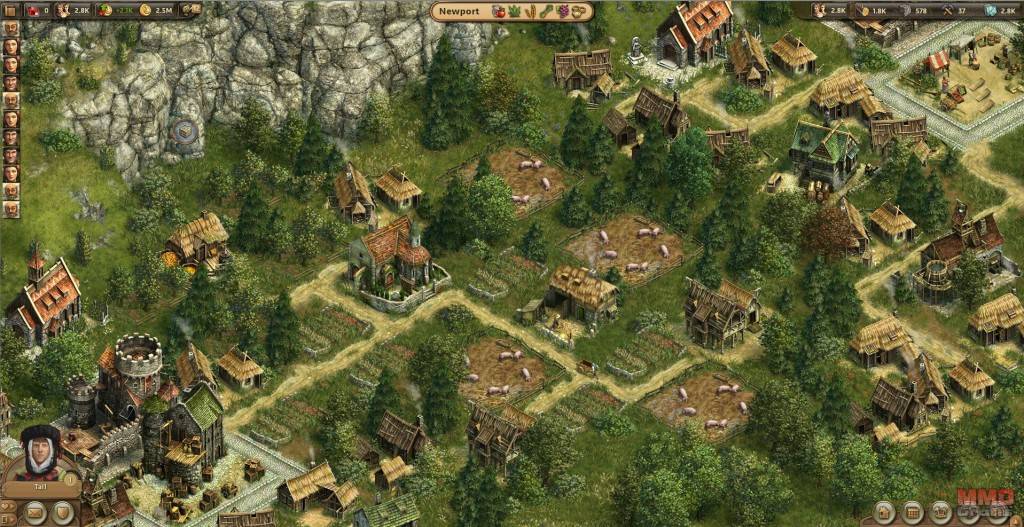The image size is (1024, 527).
Task: Click the red apple food icon beside Newport
Action: pos(498,12)
